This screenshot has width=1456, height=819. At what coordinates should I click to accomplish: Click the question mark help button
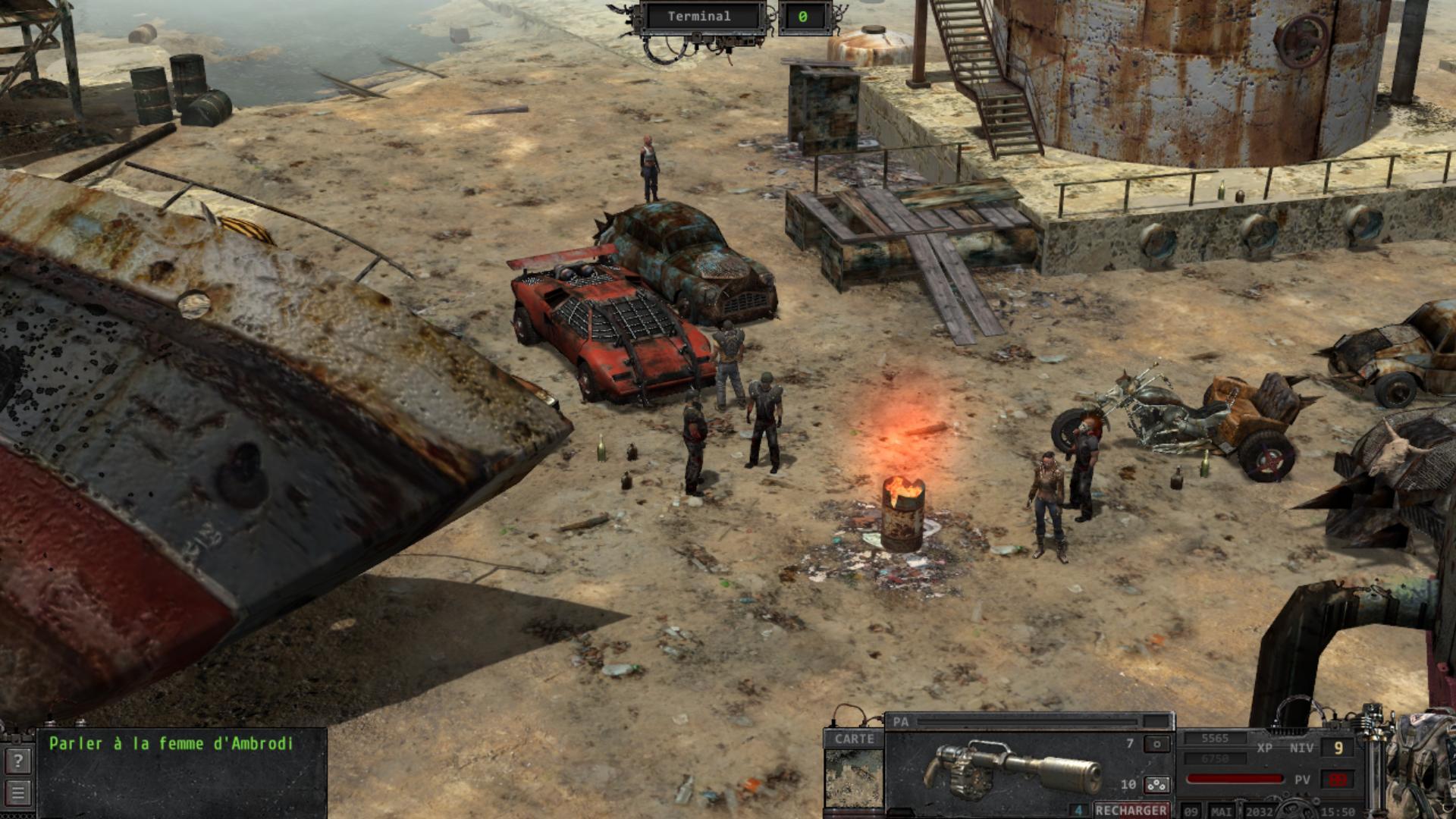(19, 760)
